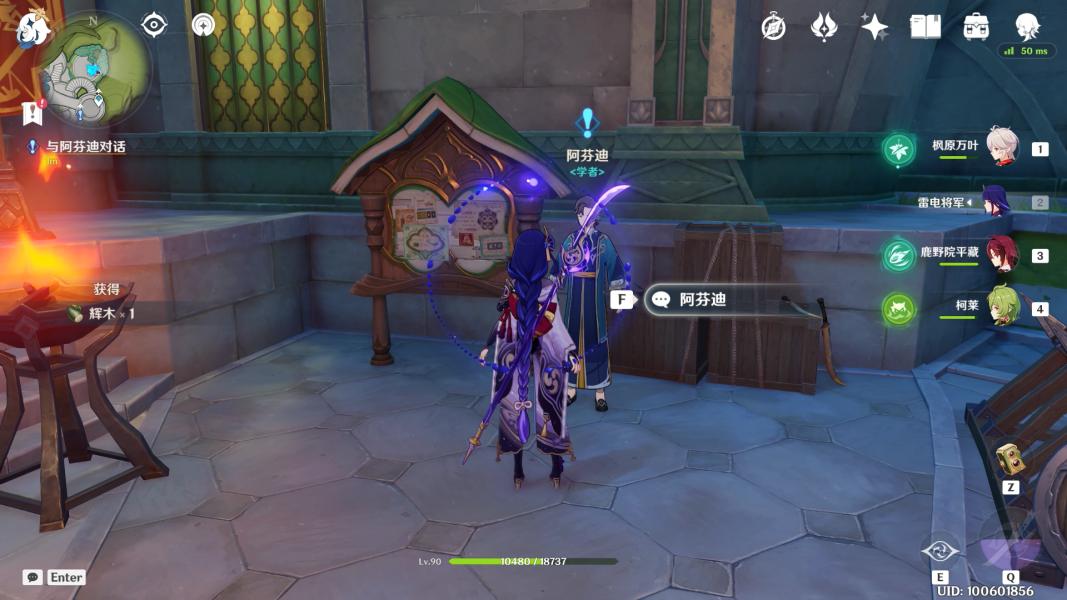The image size is (1067, 600).
Task: Open the four-pointed star wish icon
Action: 874,27
